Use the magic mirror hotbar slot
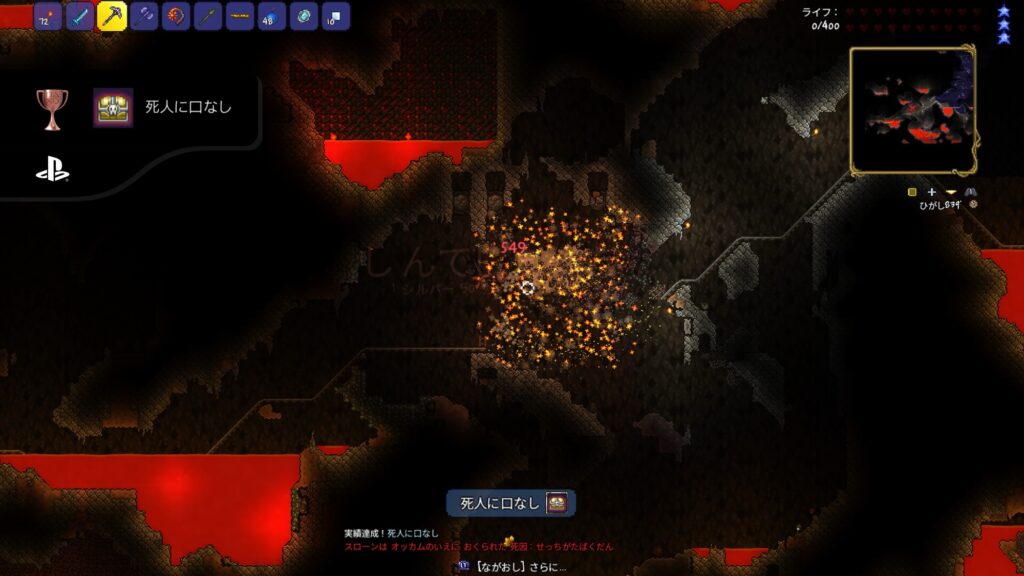 pyautogui.click(x=304, y=17)
